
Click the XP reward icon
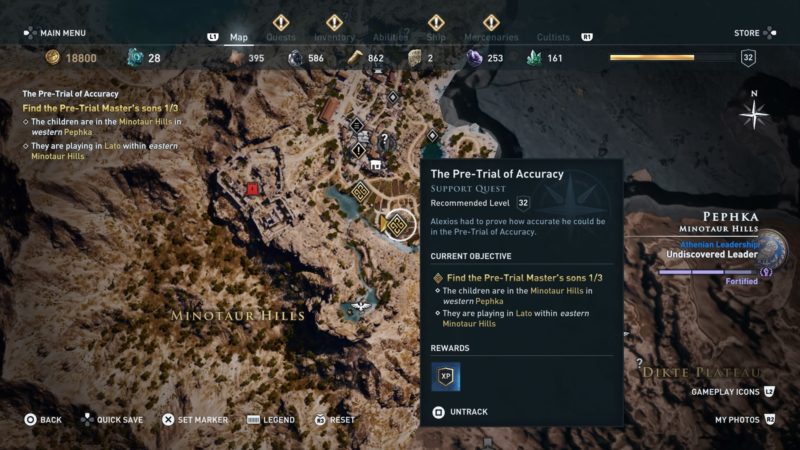point(445,376)
